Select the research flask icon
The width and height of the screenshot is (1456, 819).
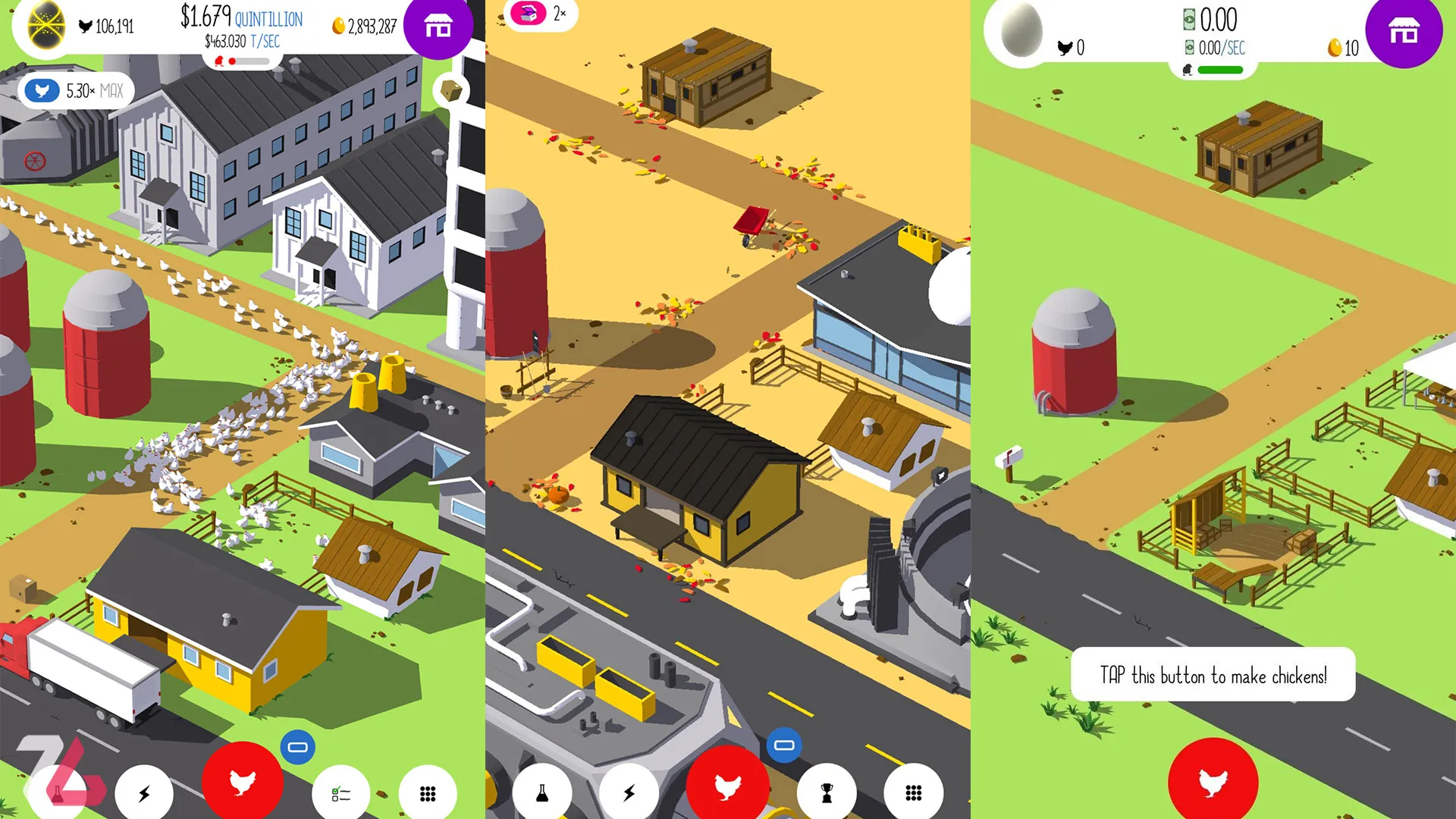pos(543,792)
